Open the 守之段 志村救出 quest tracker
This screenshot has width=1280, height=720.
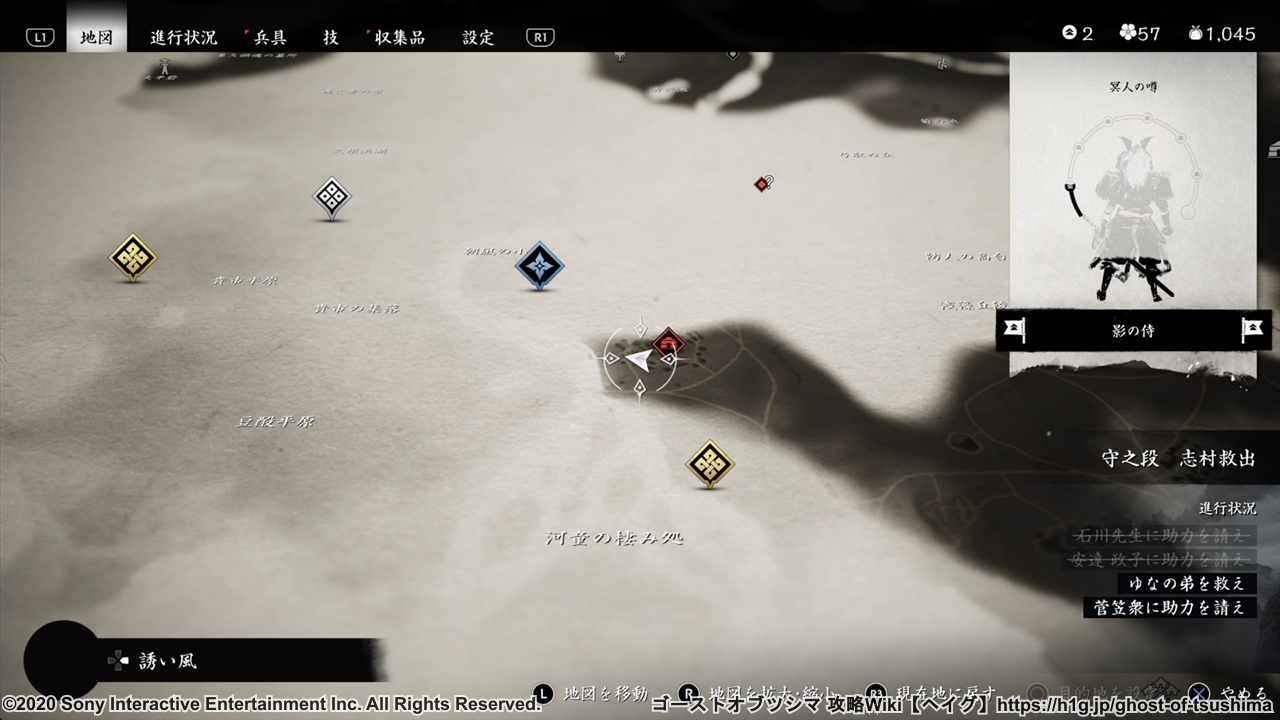coord(1178,458)
